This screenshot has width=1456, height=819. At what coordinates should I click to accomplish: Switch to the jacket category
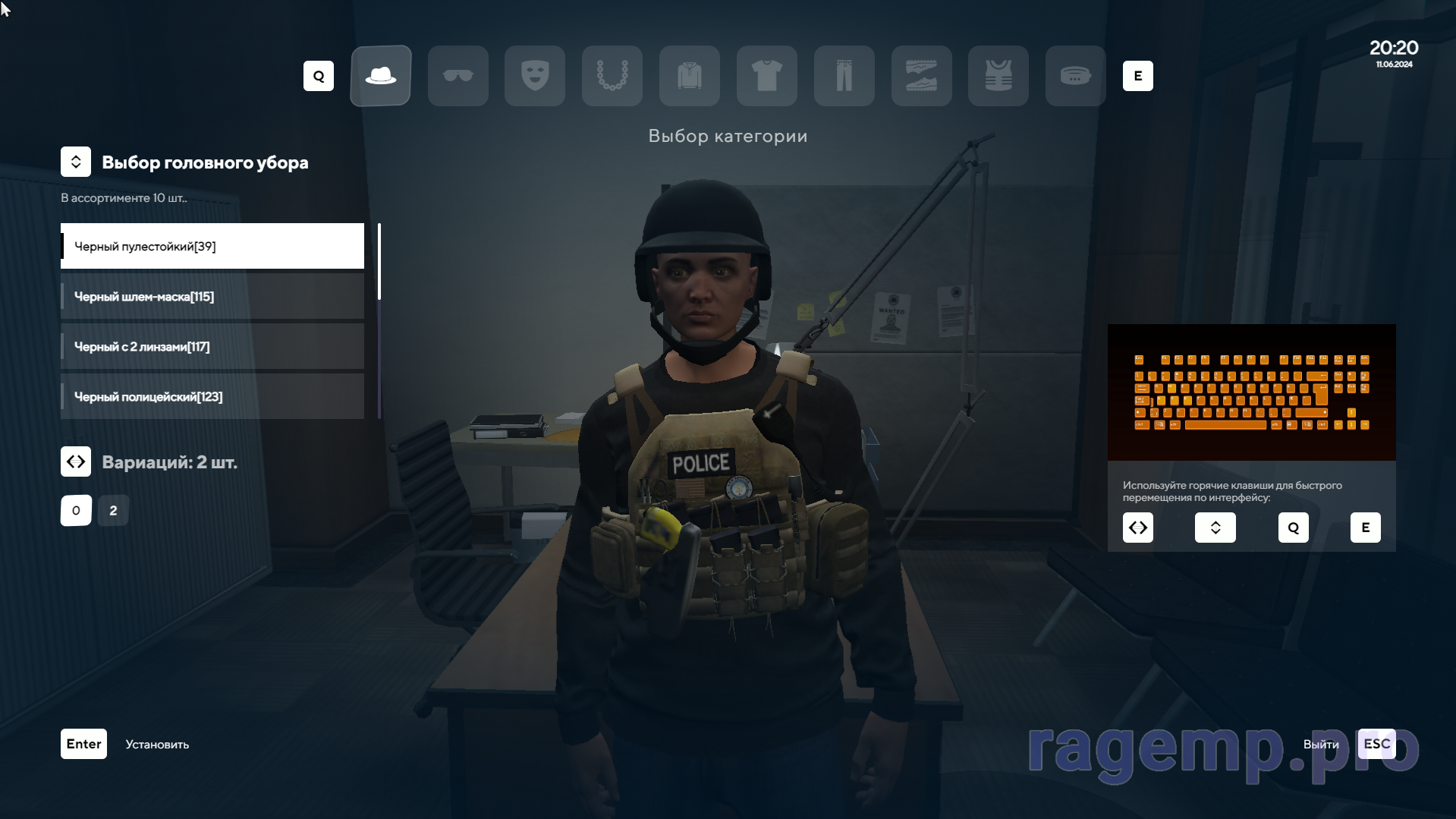click(690, 76)
